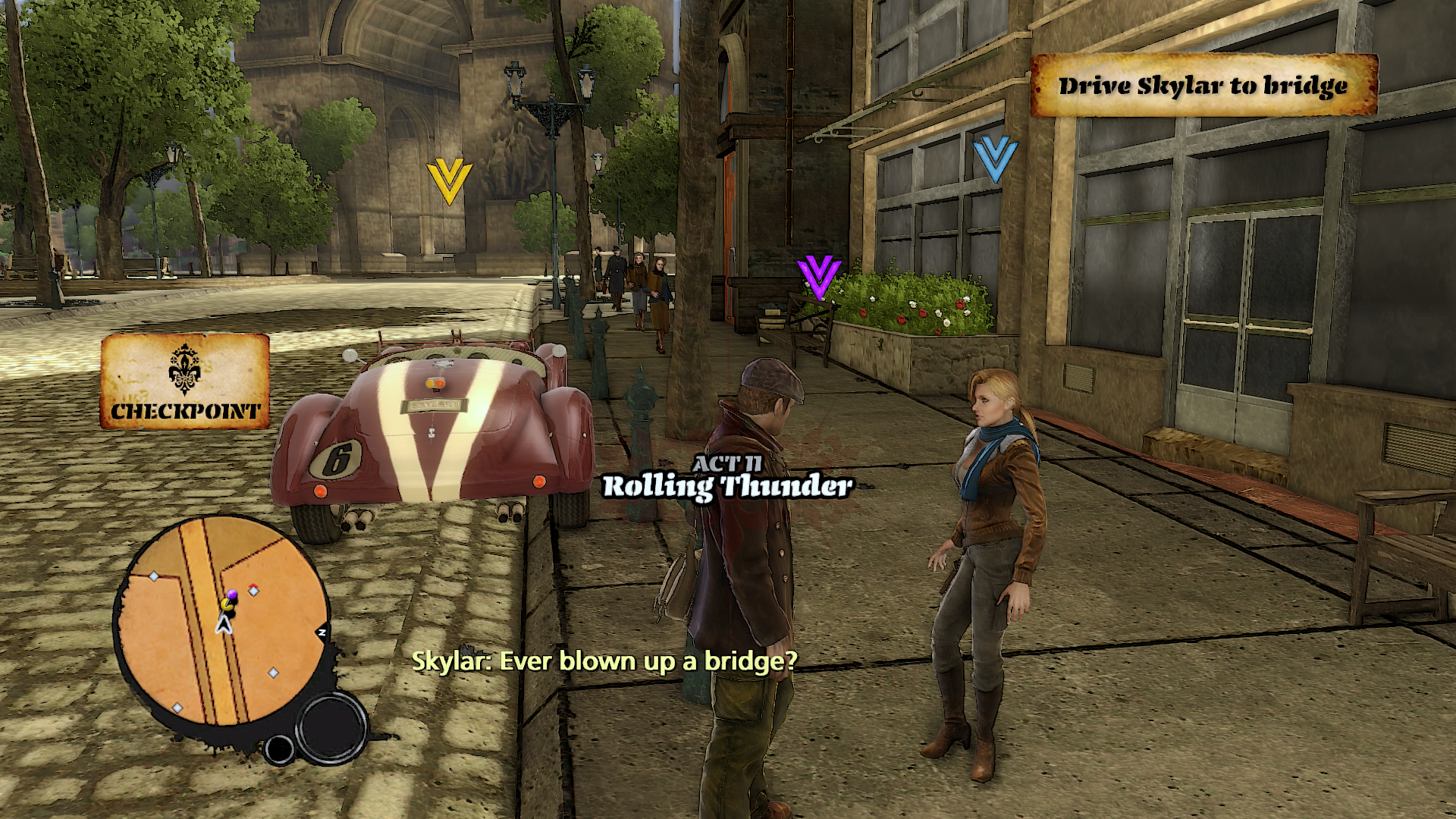Click the large empty weapon circle
The width and height of the screenshot is (1456, 819).
click(331, 728)
